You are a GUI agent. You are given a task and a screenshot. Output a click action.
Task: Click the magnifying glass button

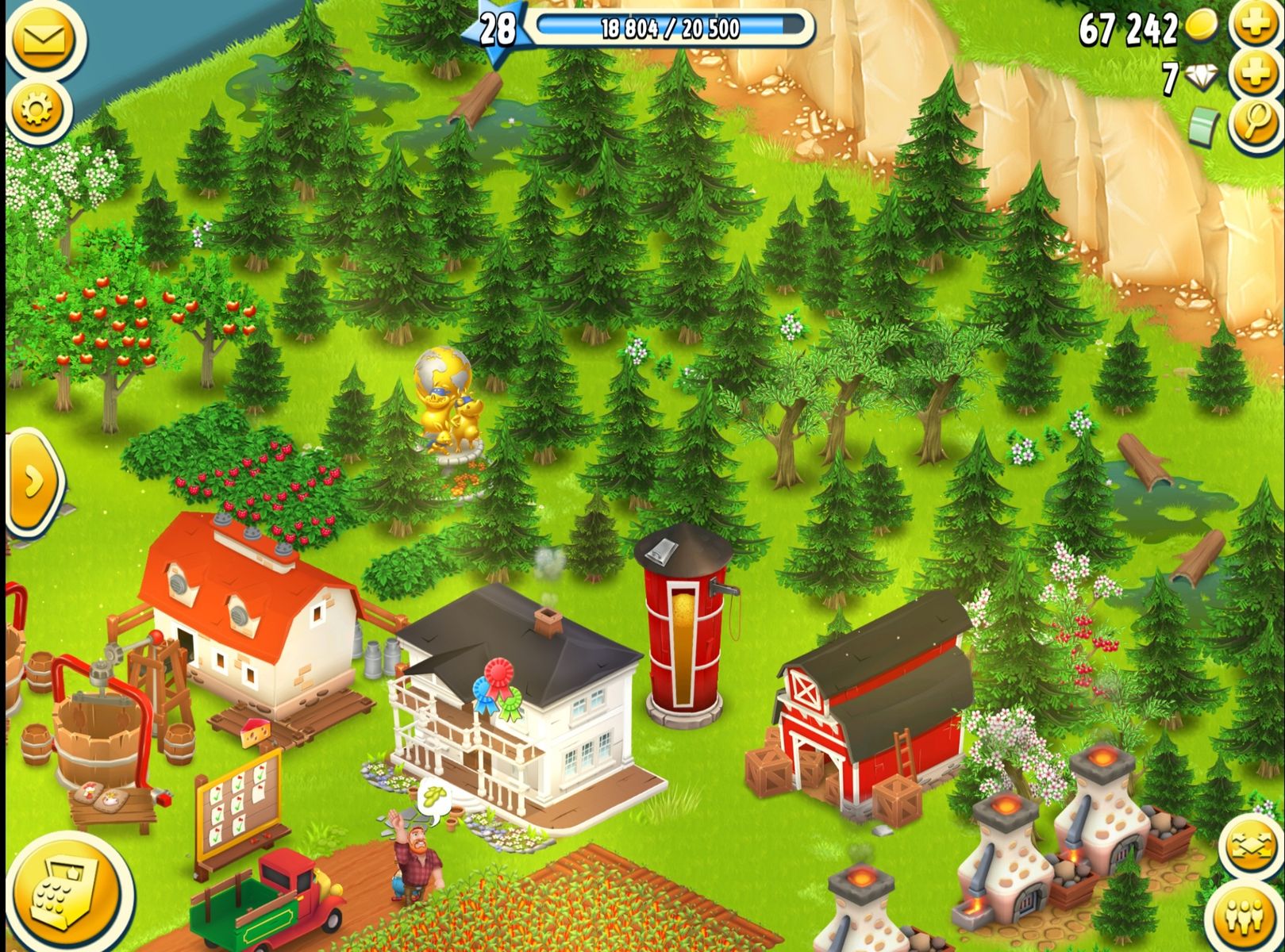click(1255, 123)
